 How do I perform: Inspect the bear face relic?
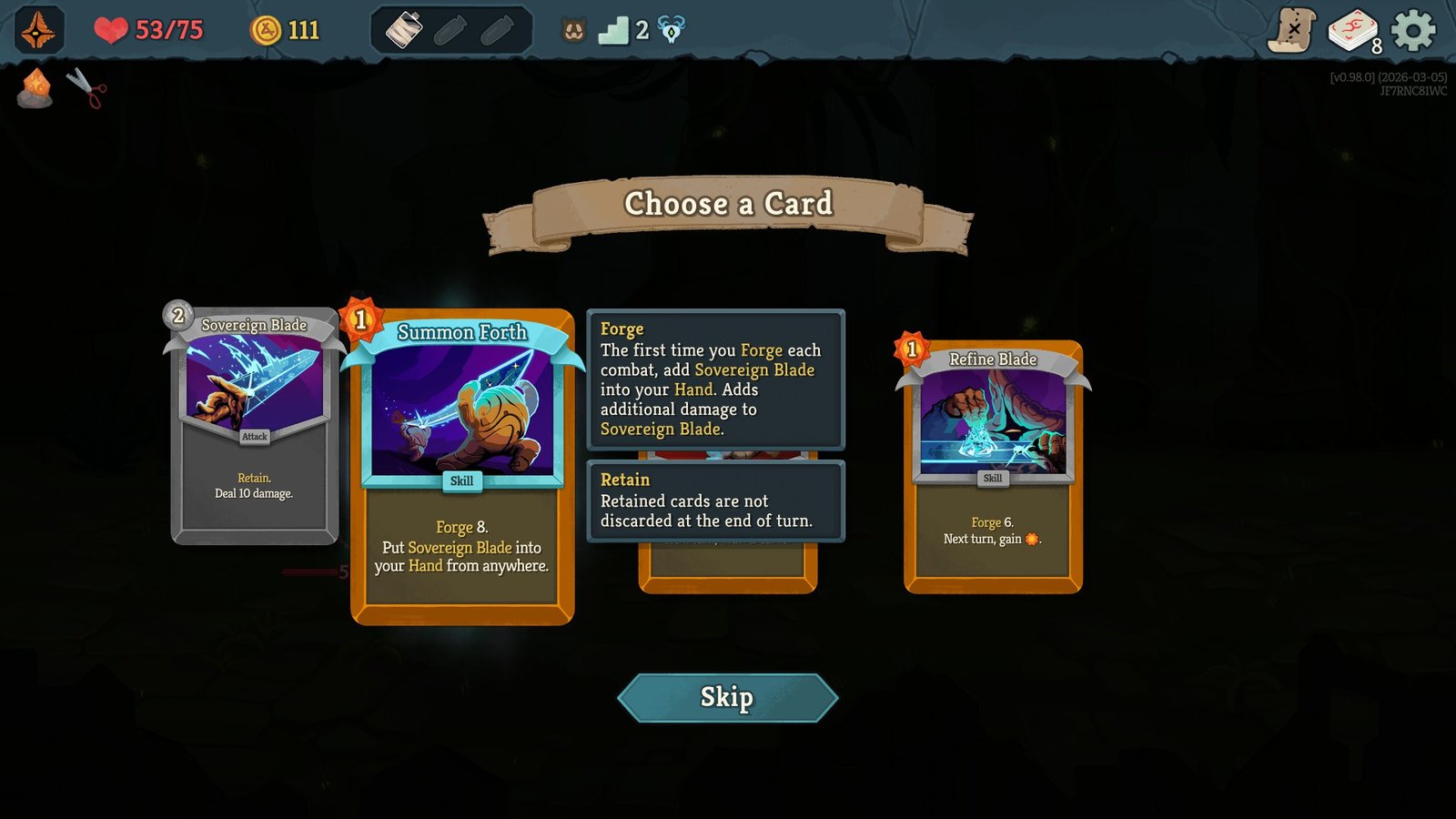[x=572, y=28]
